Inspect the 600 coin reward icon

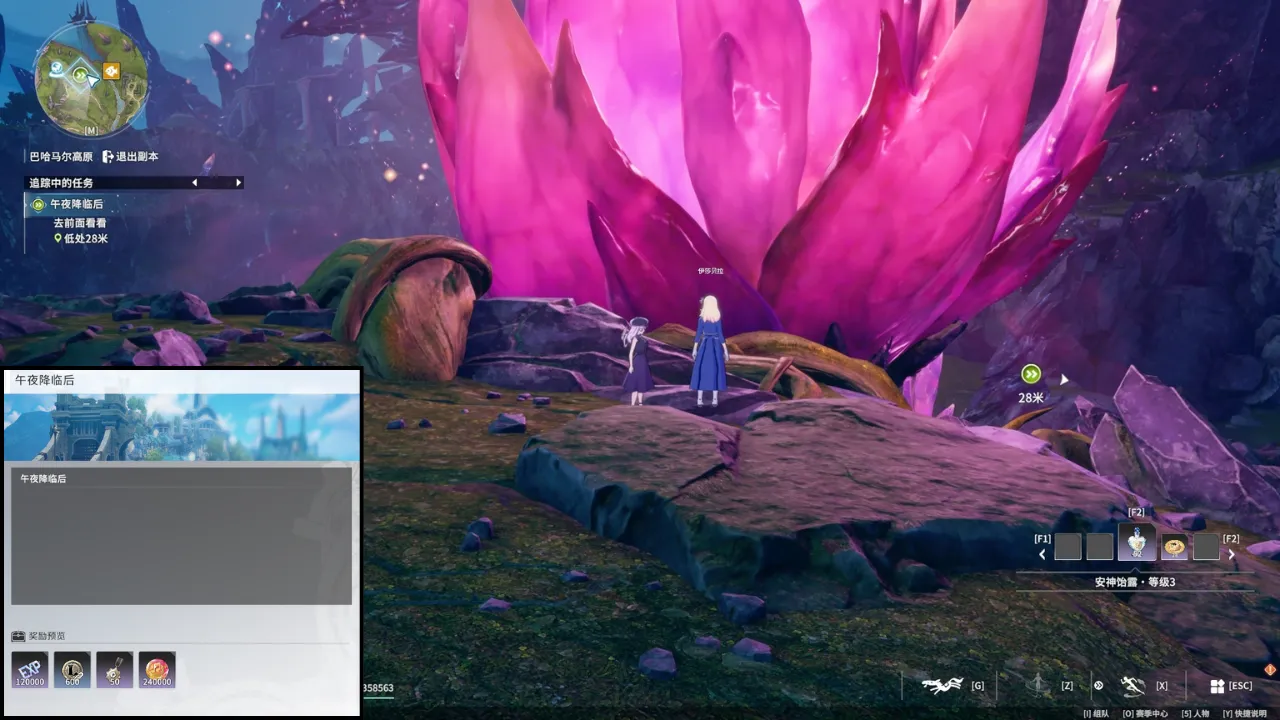72,670
